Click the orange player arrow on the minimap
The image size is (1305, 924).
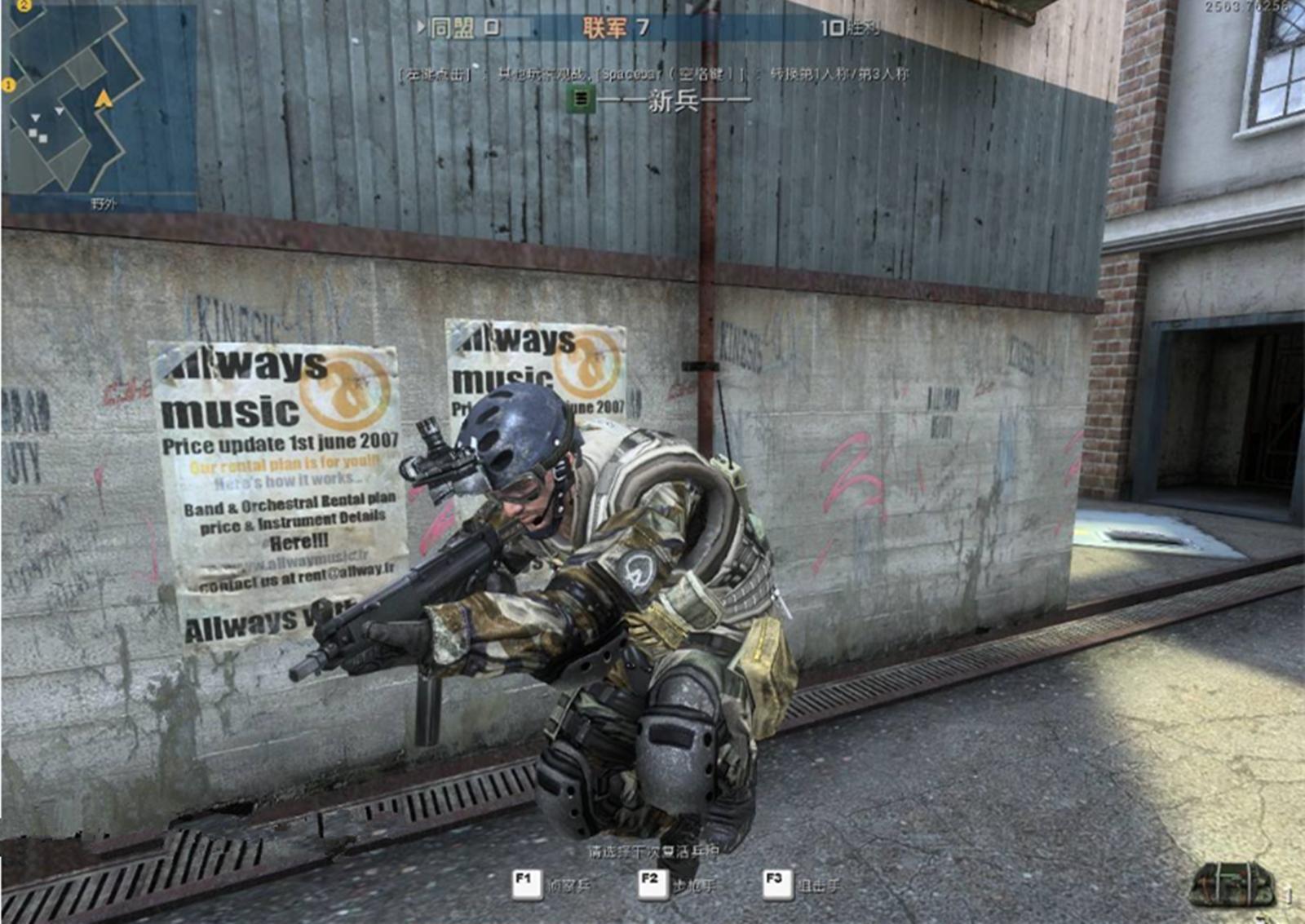coord(104,99)
